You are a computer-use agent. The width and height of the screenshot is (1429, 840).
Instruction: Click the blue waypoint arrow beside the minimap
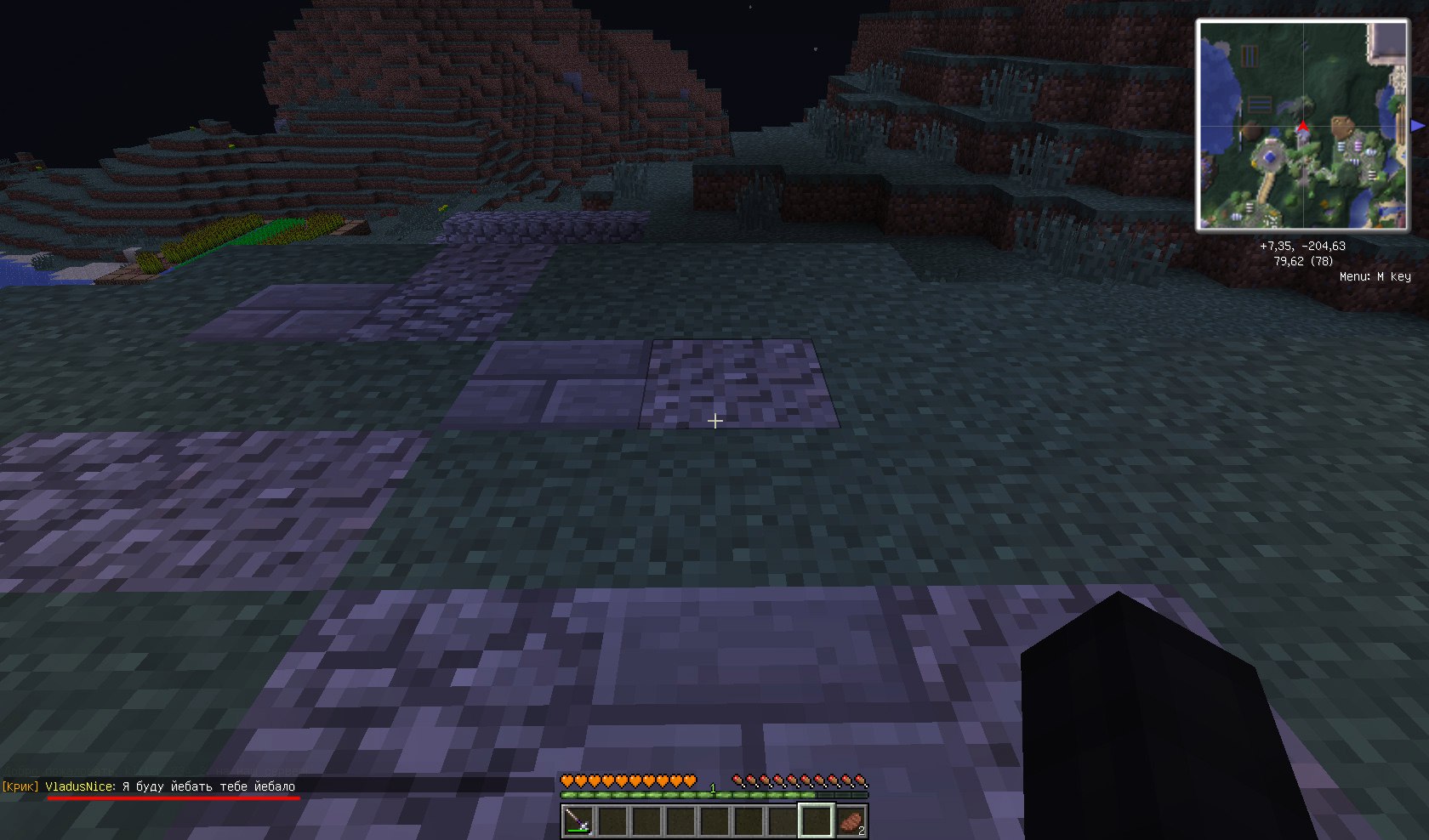[1417, 126]
